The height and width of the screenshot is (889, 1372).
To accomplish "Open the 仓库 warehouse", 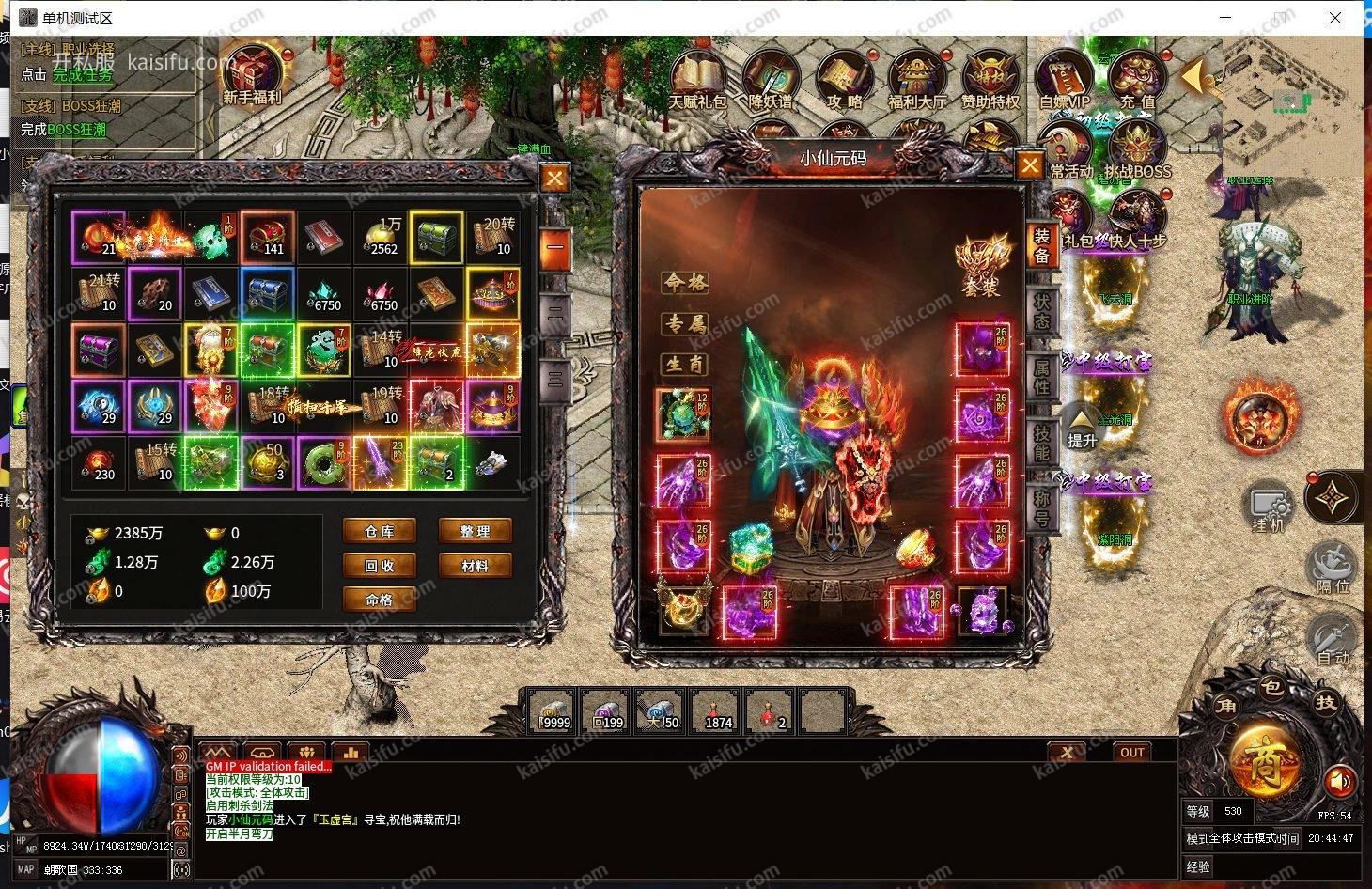I will click(x=380, y=532).
